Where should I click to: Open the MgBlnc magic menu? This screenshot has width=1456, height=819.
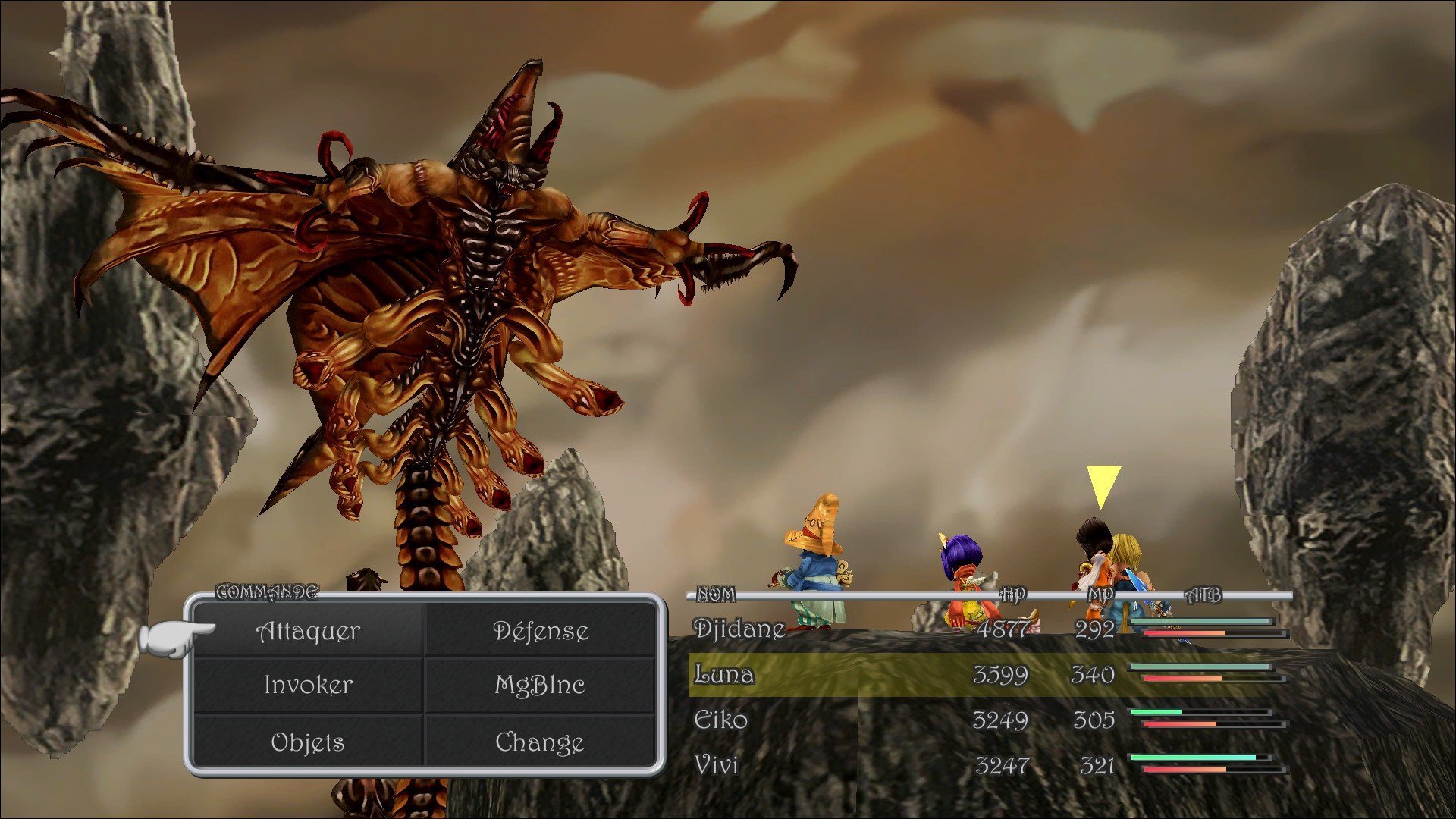[540, 685]
